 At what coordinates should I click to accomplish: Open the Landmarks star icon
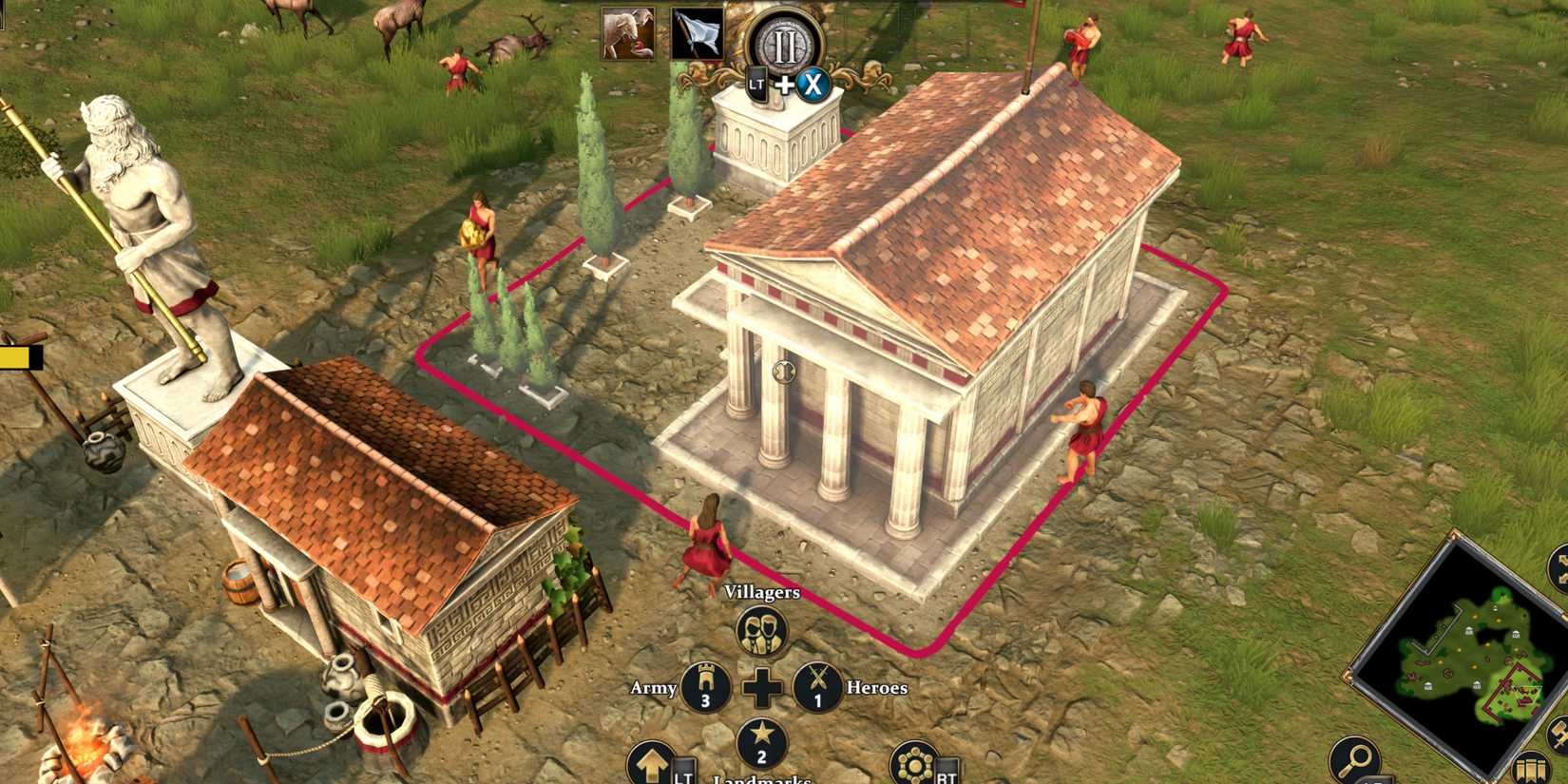[760, 743]
